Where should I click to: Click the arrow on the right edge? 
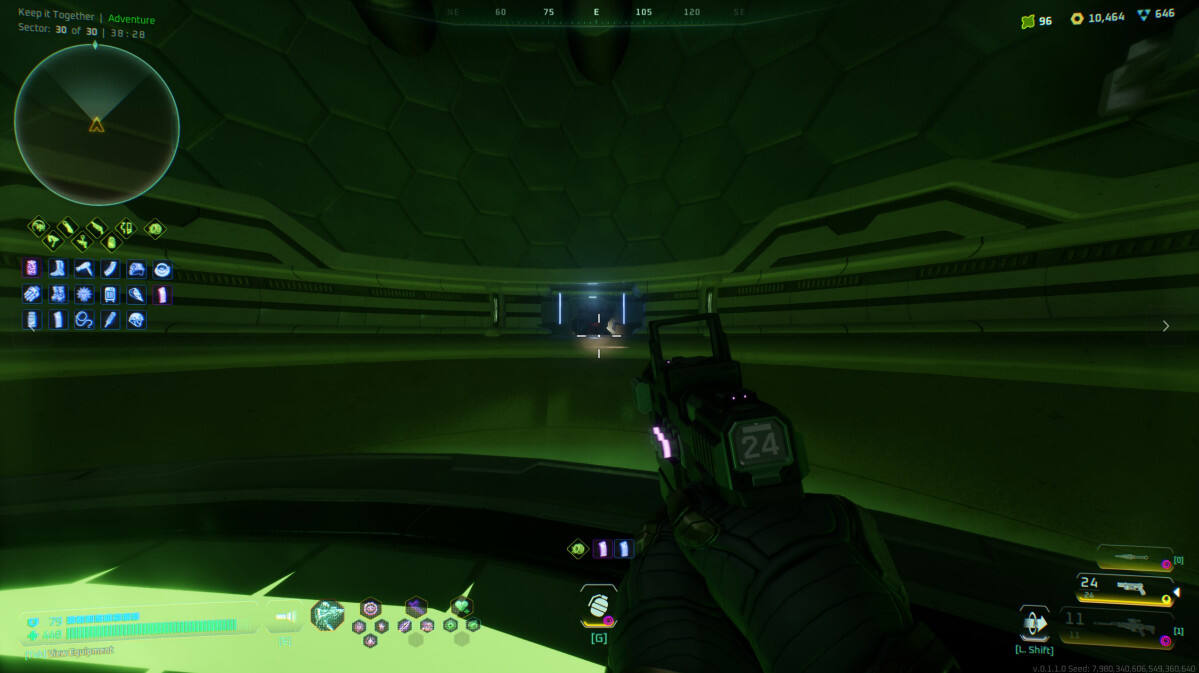1165,326
